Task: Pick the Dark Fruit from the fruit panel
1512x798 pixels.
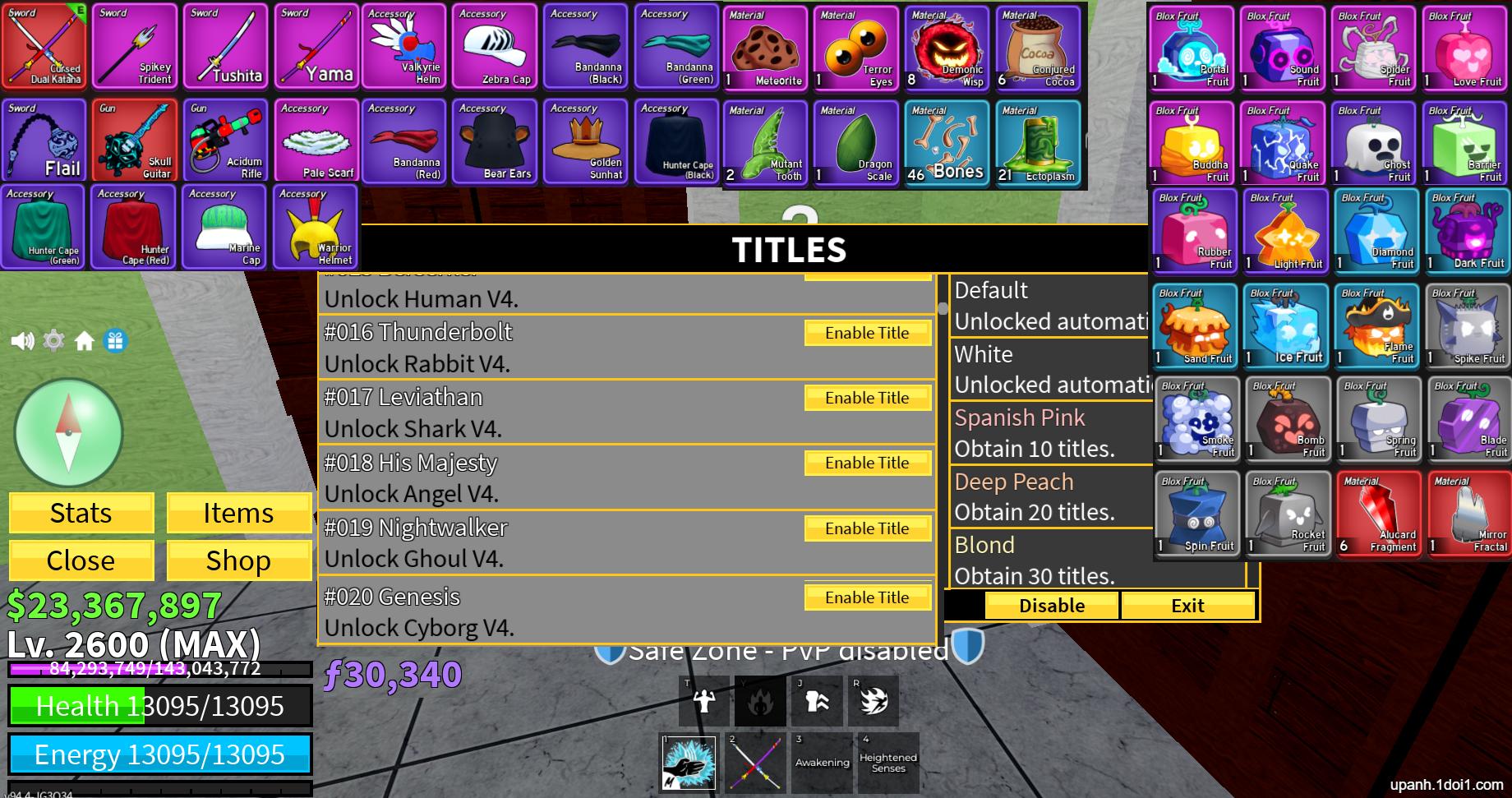Action: [x=1468, y=231]
